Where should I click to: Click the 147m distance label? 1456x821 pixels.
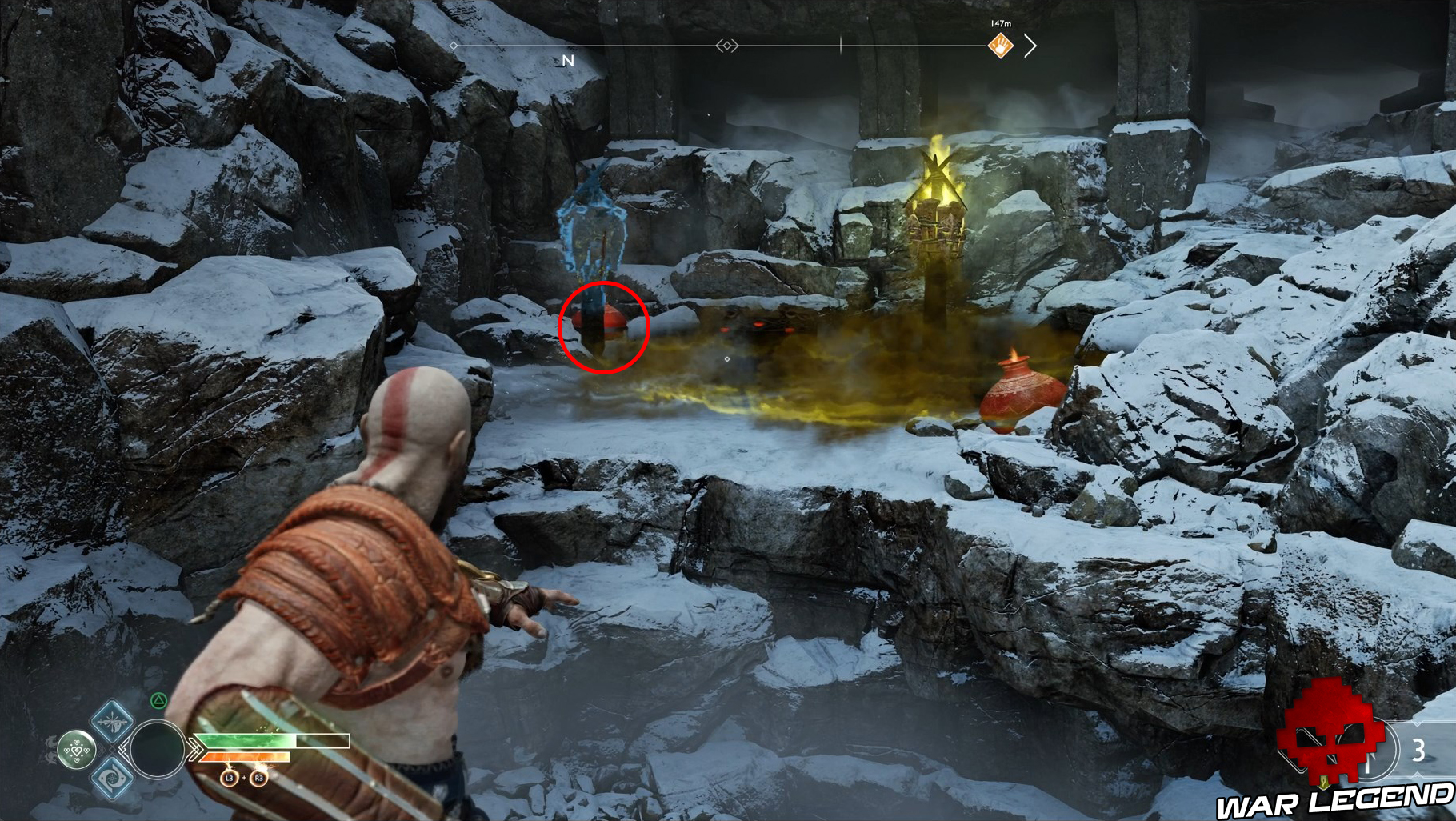(x=1000, y=23)
